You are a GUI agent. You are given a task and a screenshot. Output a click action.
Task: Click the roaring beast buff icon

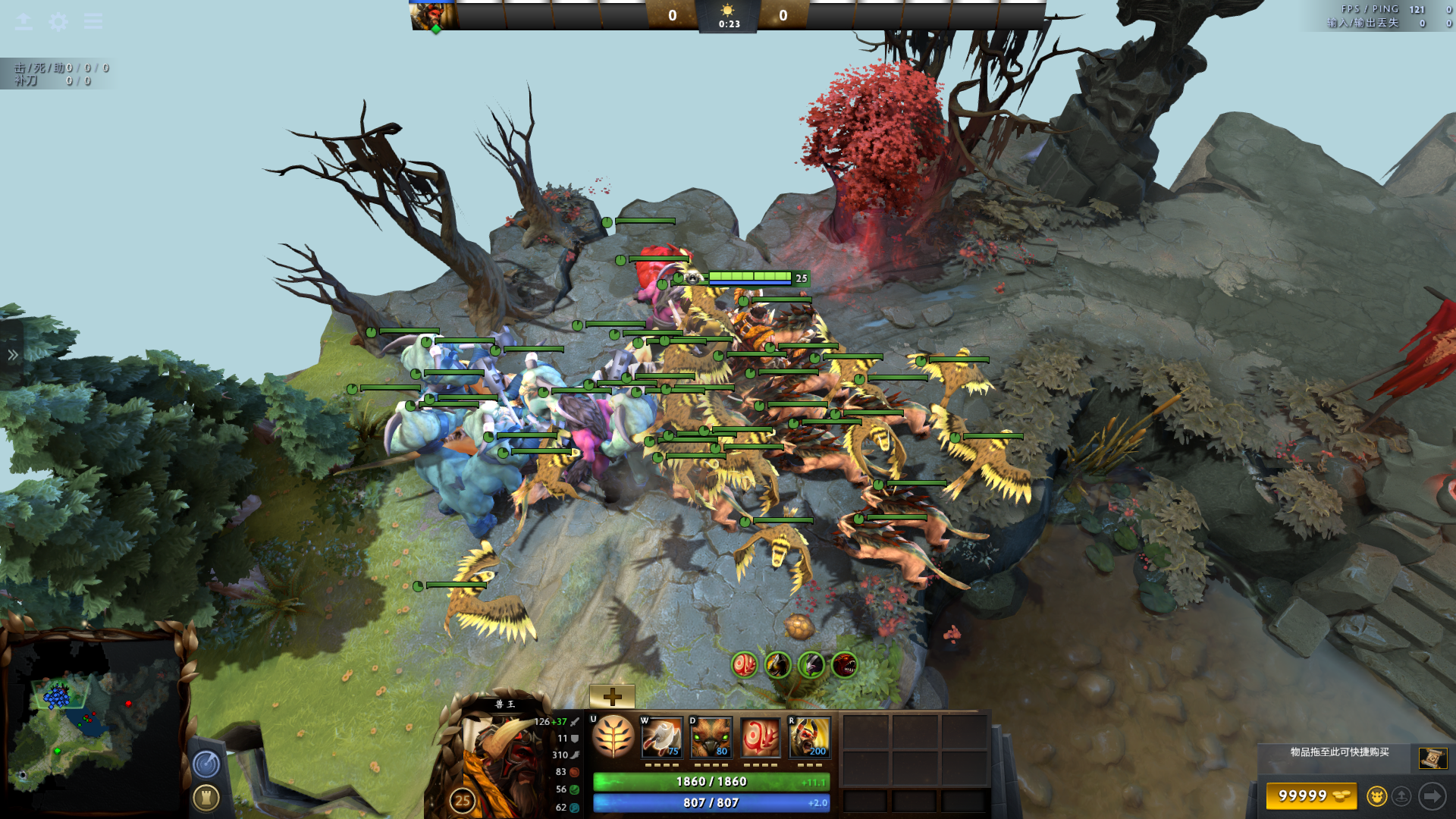844,665
